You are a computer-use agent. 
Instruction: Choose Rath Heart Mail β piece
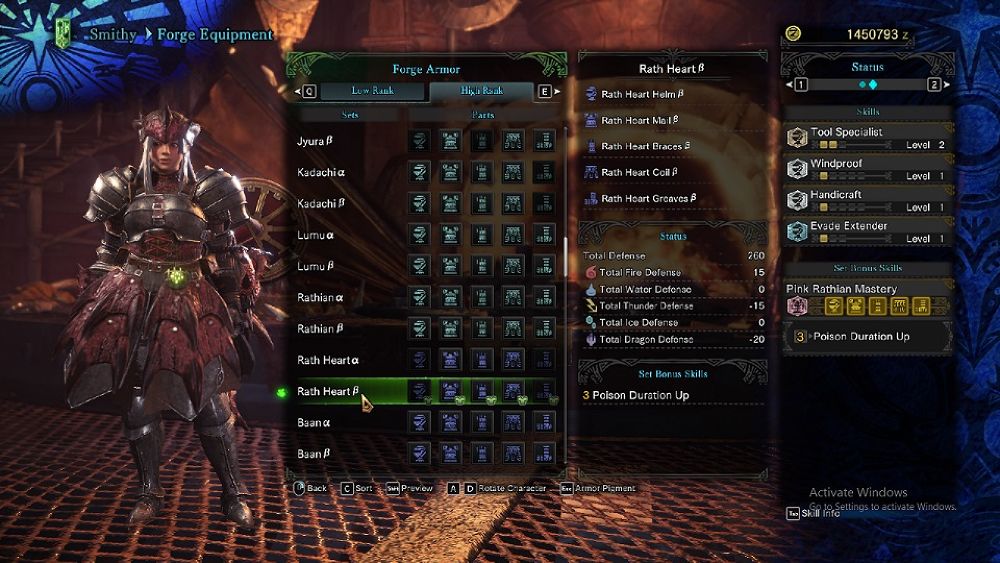640,120
